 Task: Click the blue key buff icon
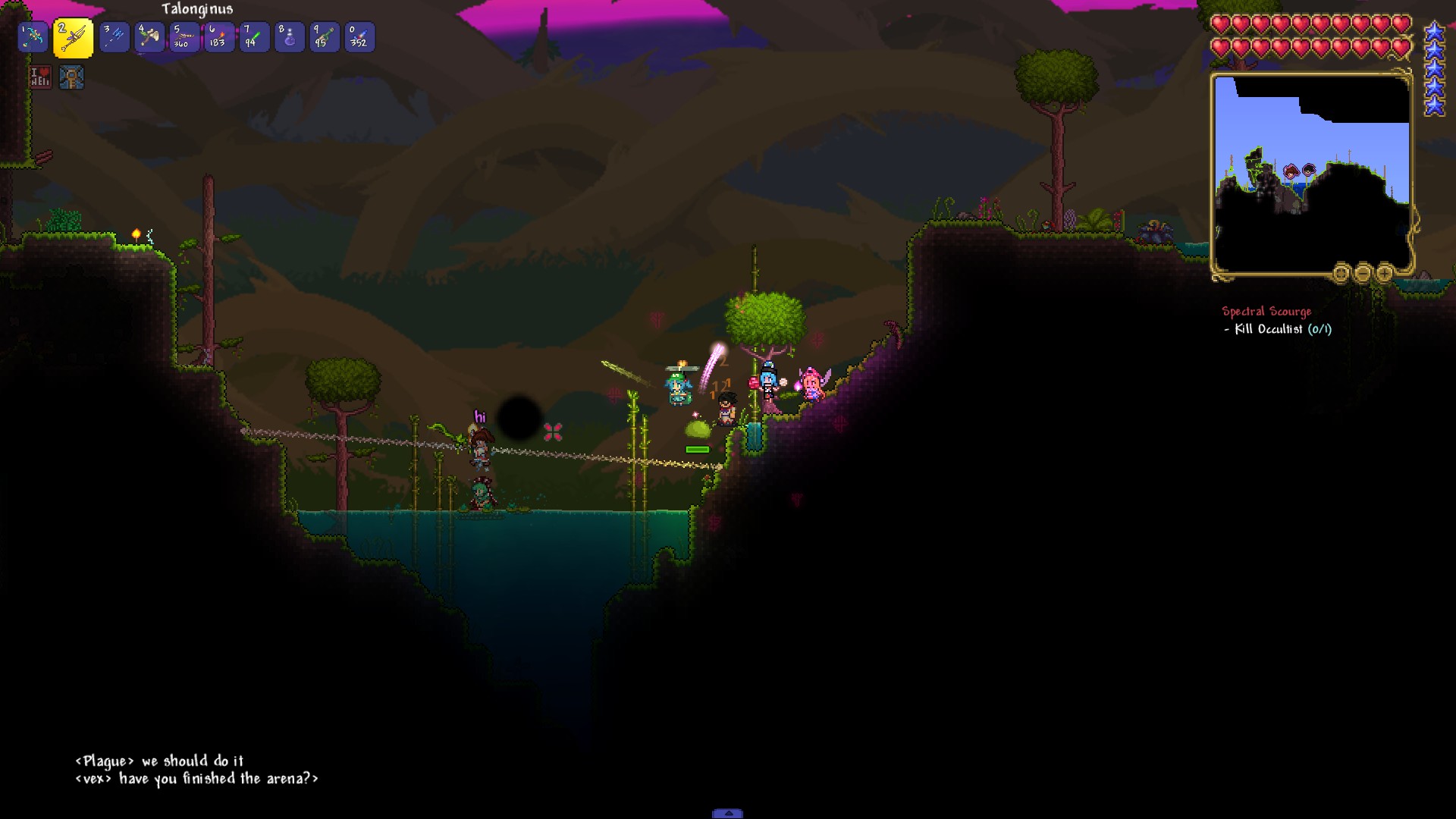click(x=71, y=77)
